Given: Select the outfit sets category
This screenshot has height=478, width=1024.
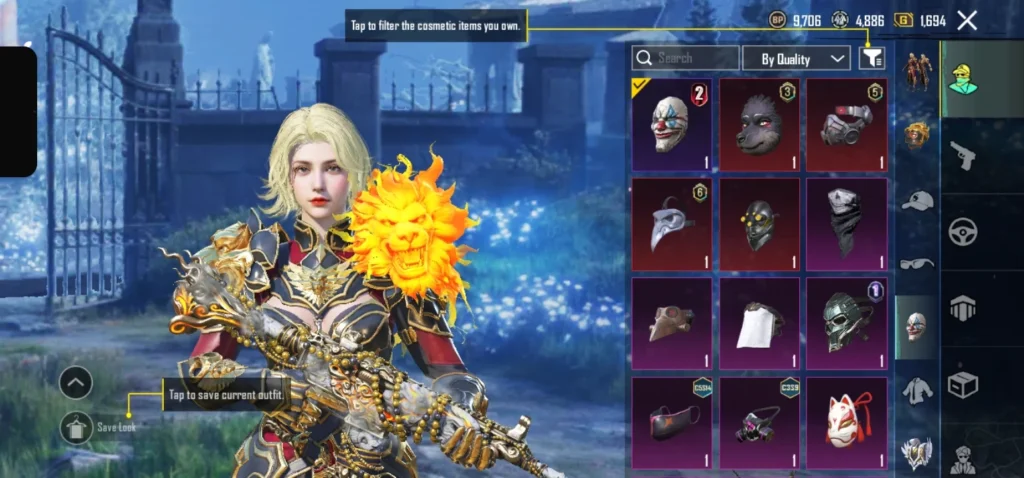Looking at the screenshot, I should (917, 72).
